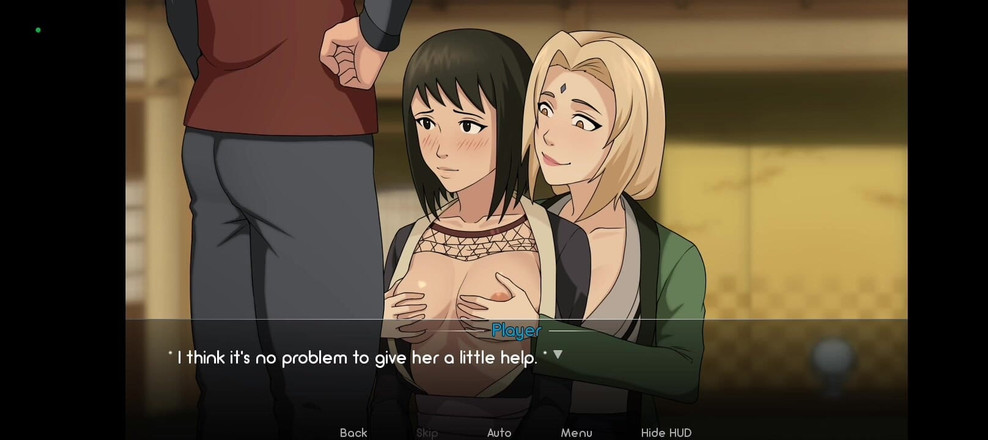Enable Auto dialogue advance
Image resolution: width=988 pixels, height=440 pixels.
click(x=499, y=432)
